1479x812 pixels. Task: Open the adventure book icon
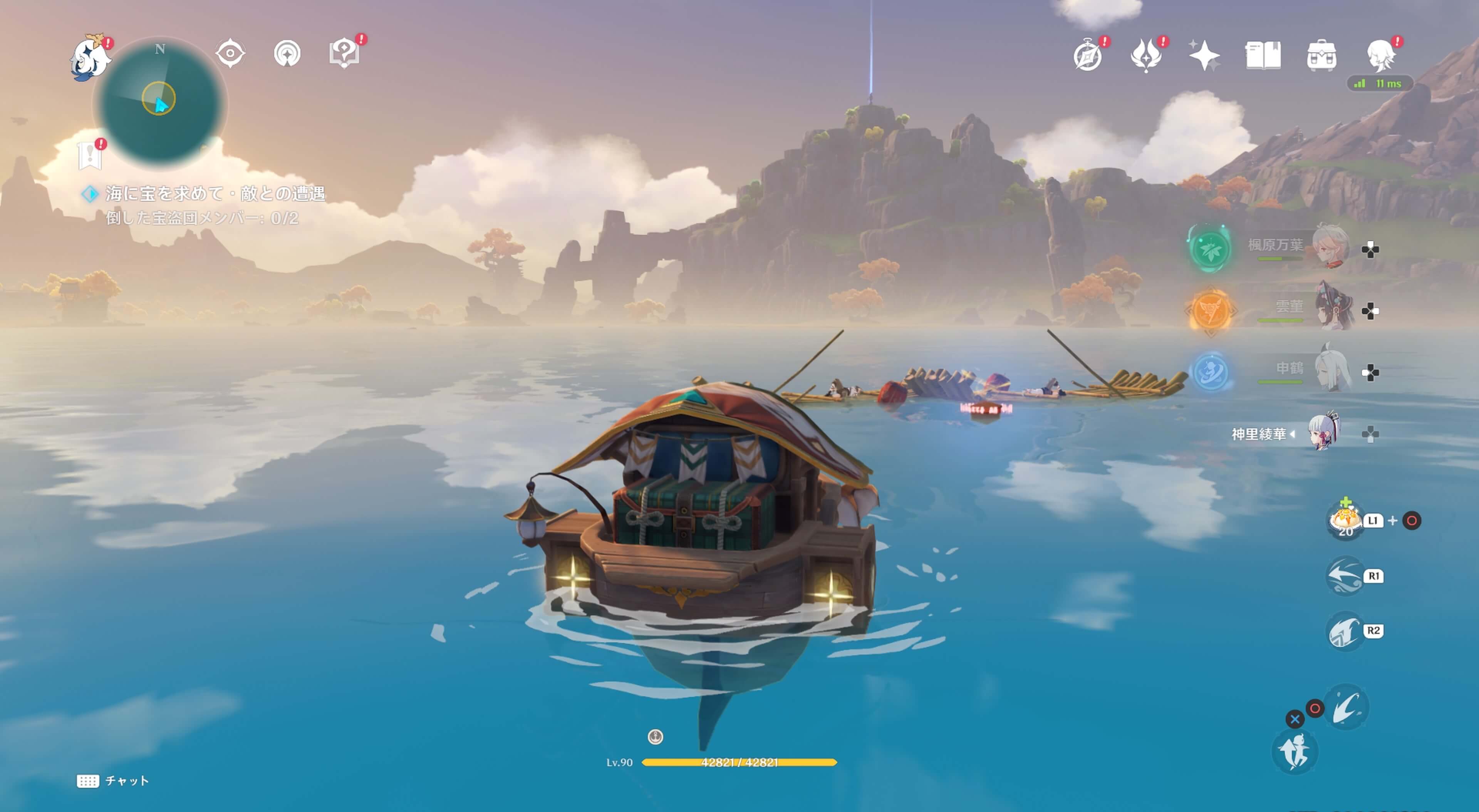click(x=1263, y=56)
